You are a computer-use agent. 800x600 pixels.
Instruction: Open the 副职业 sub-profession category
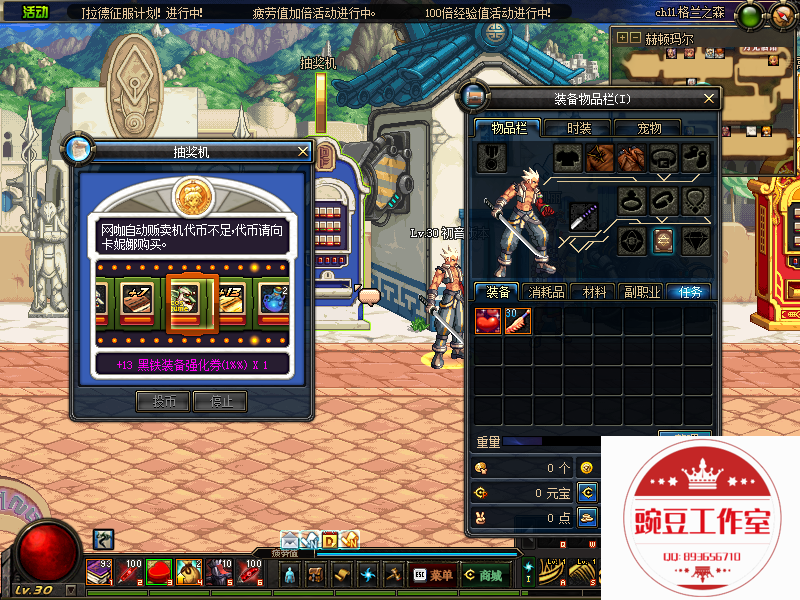pos(642,292)
